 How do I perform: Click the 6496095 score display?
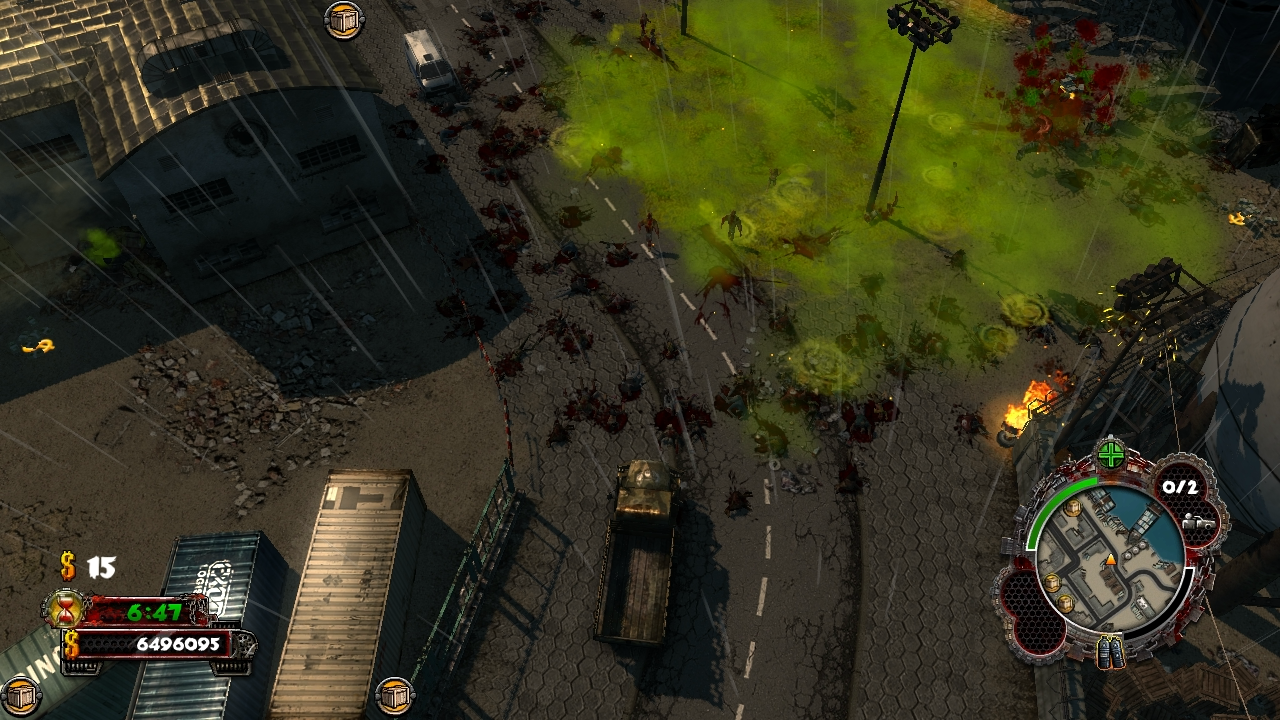click(178, 644)
